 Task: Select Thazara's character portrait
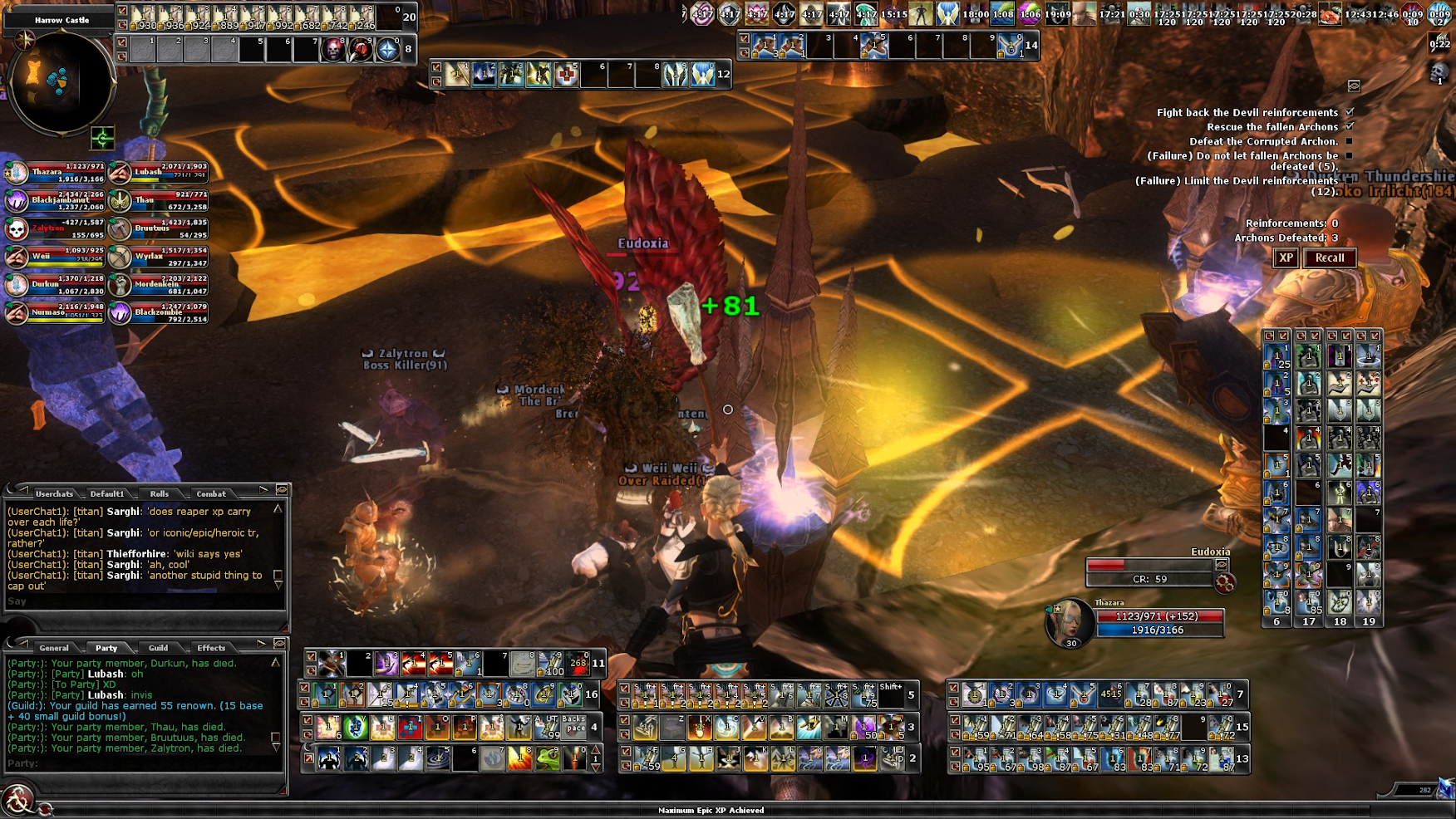[x=1068, y=623]
